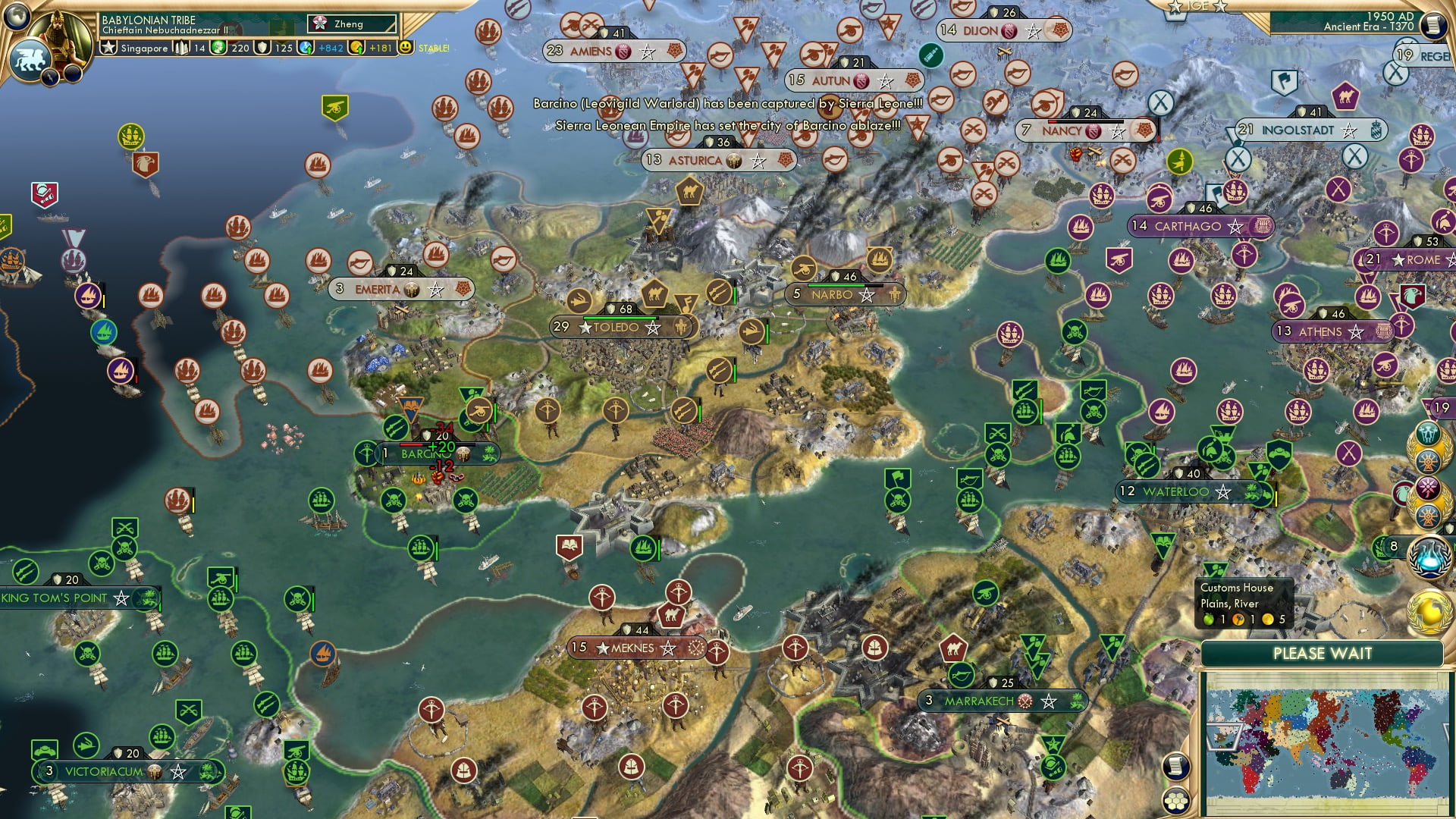Open the scroll log beside the date
1456x819 pixels.
[x=1432, y=26]
